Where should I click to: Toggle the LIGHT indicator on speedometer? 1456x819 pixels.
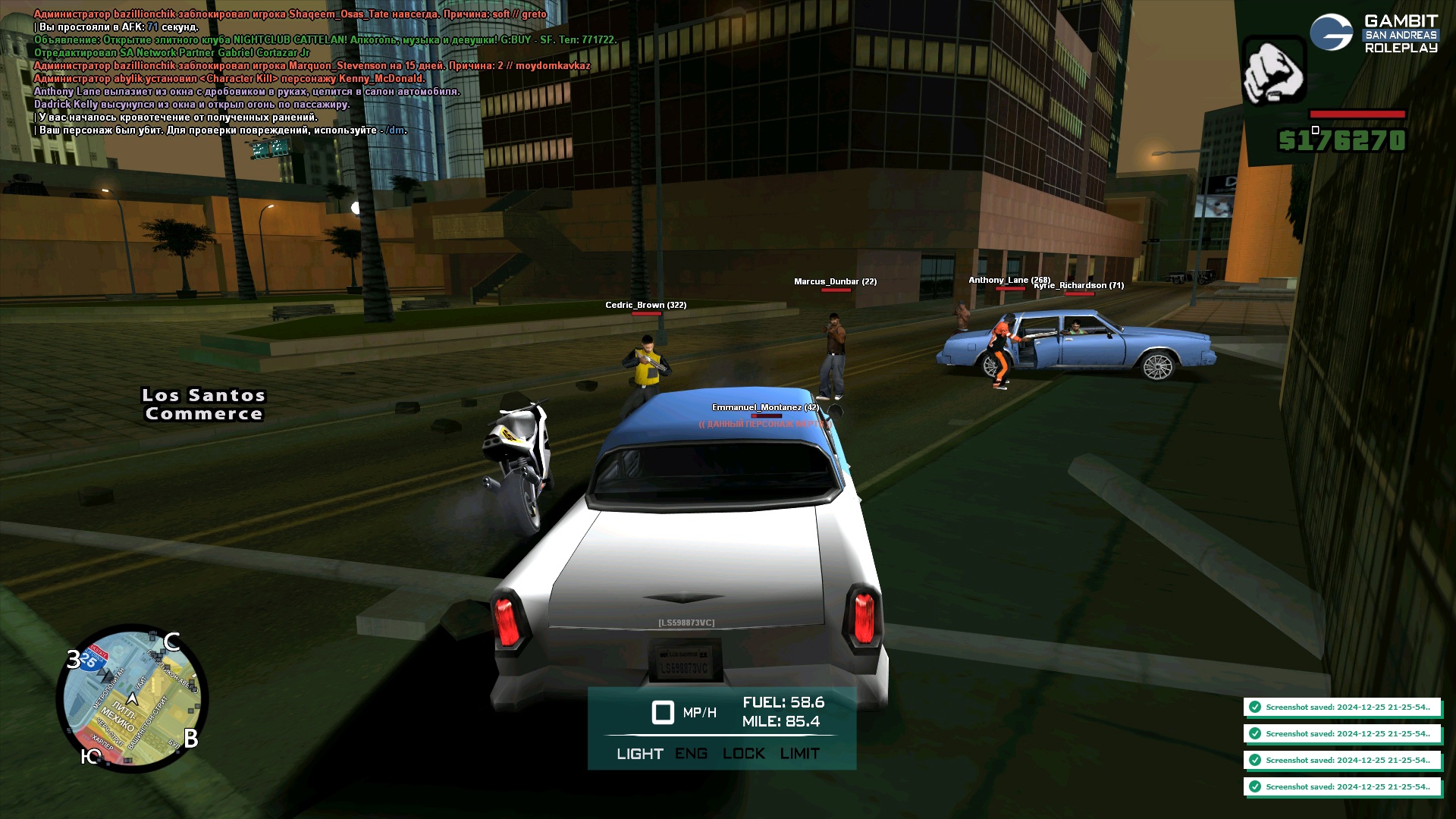coord(639,754)
